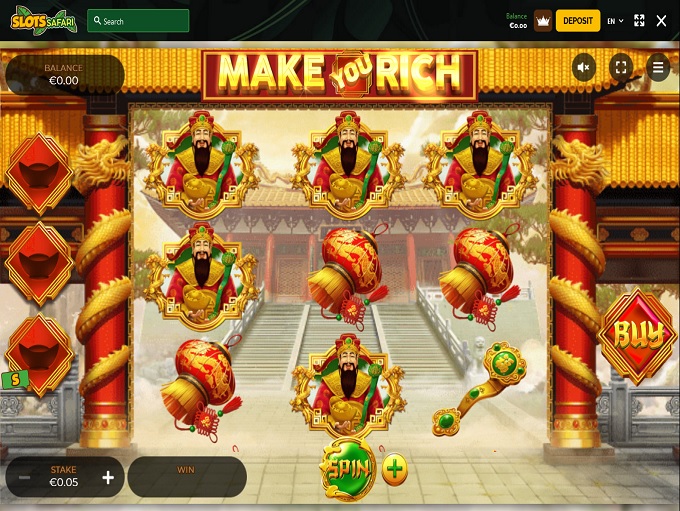
Task: Open the EN language dropdown
Action: click(x=615, y=20)
